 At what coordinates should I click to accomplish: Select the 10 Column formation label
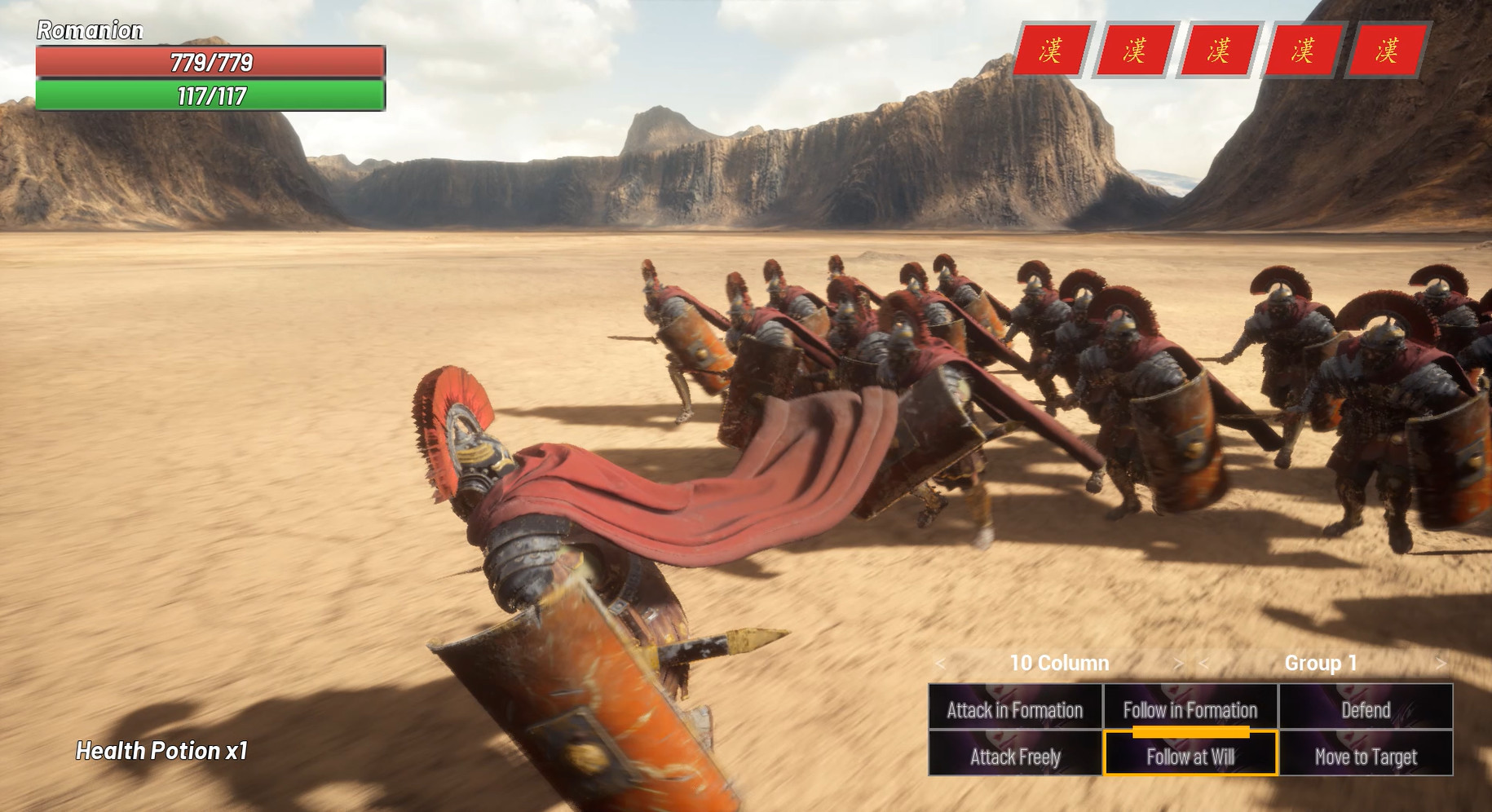pyautogui.click(x=1058, y=663)
